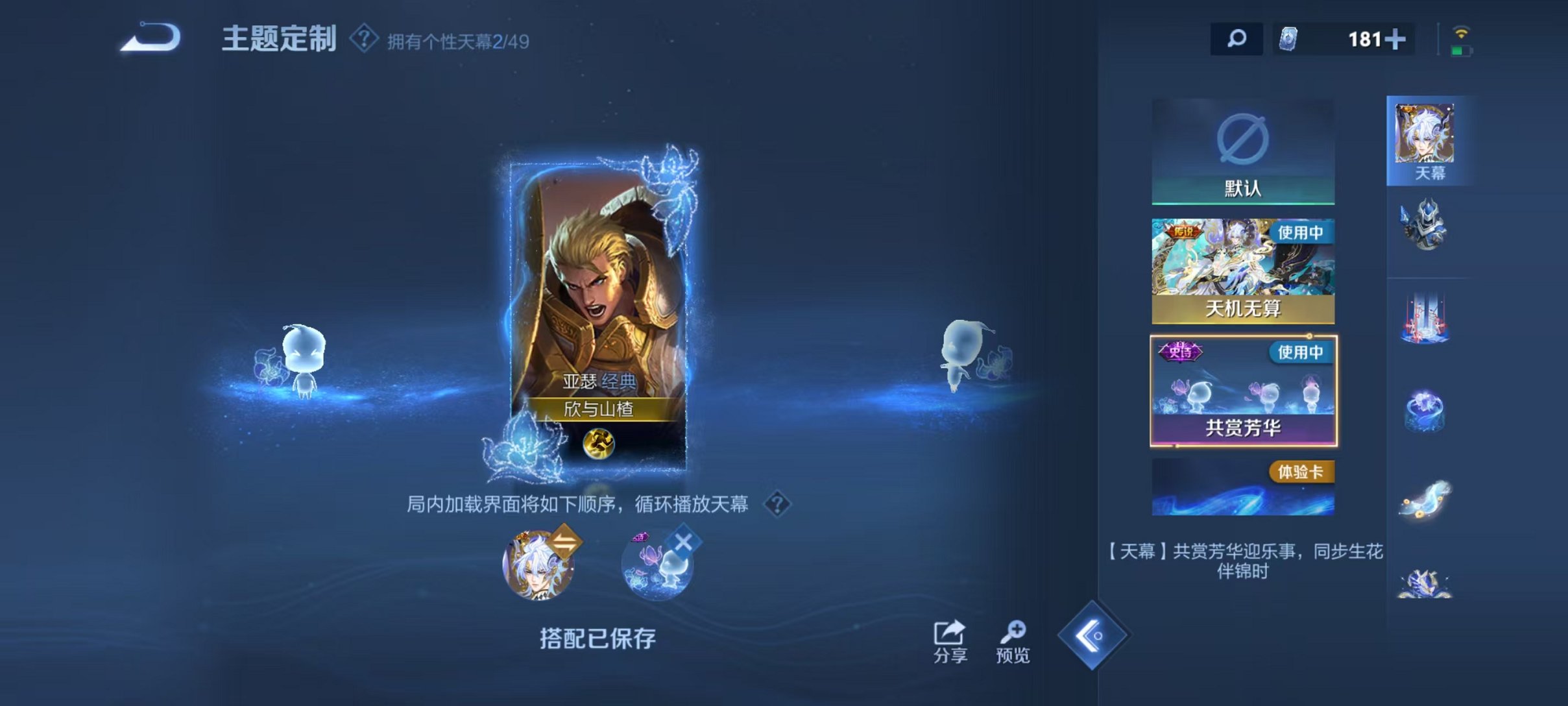Viewport: 1568px width, 706px height.
Task: Open the help icon next to 主题定制 title
Action: click(363, 39)
